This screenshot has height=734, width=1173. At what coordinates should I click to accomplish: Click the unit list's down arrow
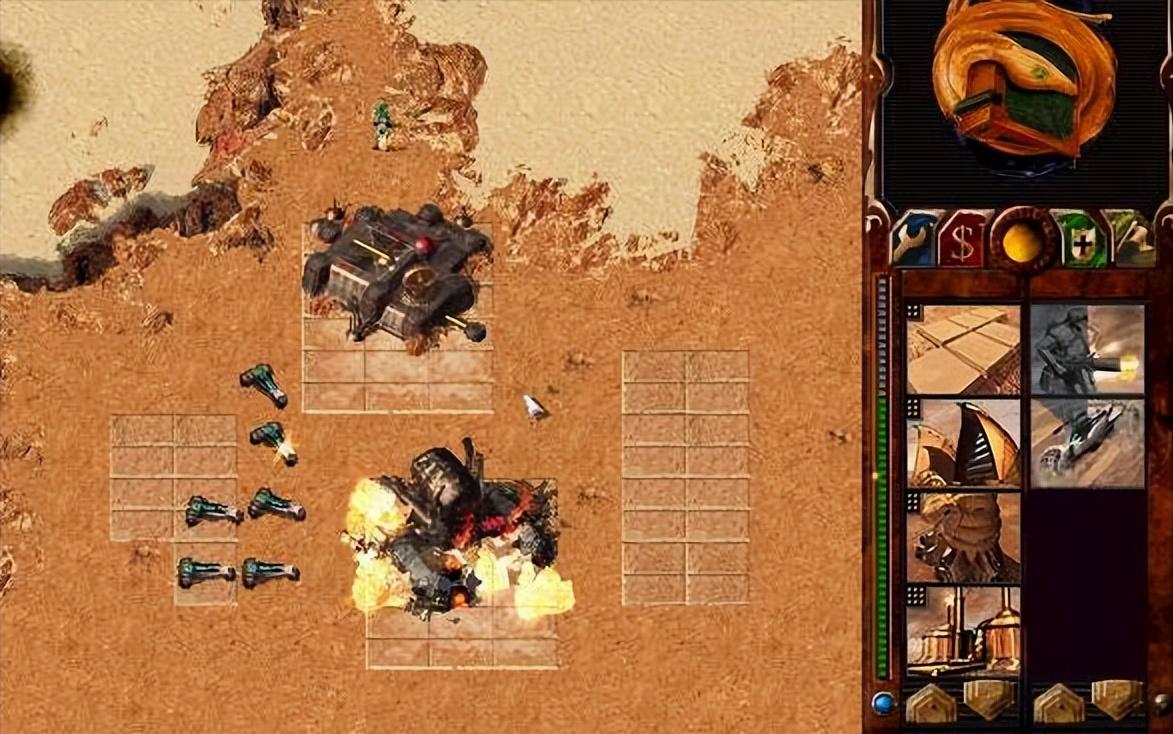click(1116, 701)
